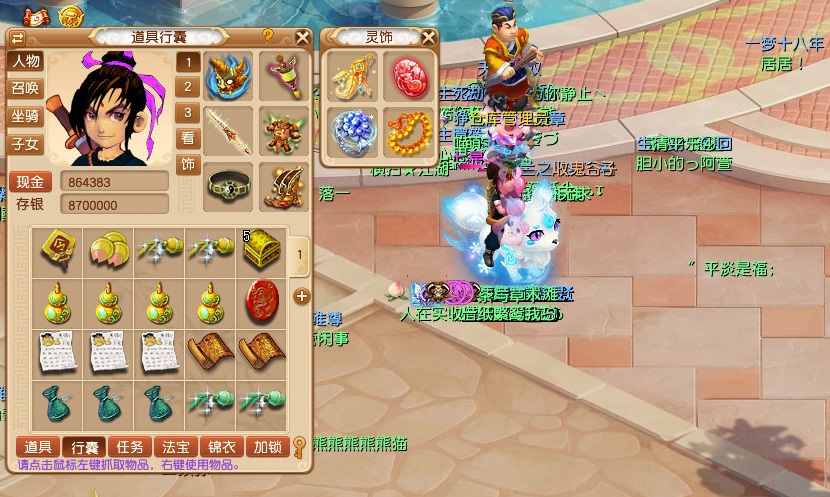Image resolution: width=830 pixels, height=497 pixels.
Task: Click the 加锁 lock button
Action: 267,446
